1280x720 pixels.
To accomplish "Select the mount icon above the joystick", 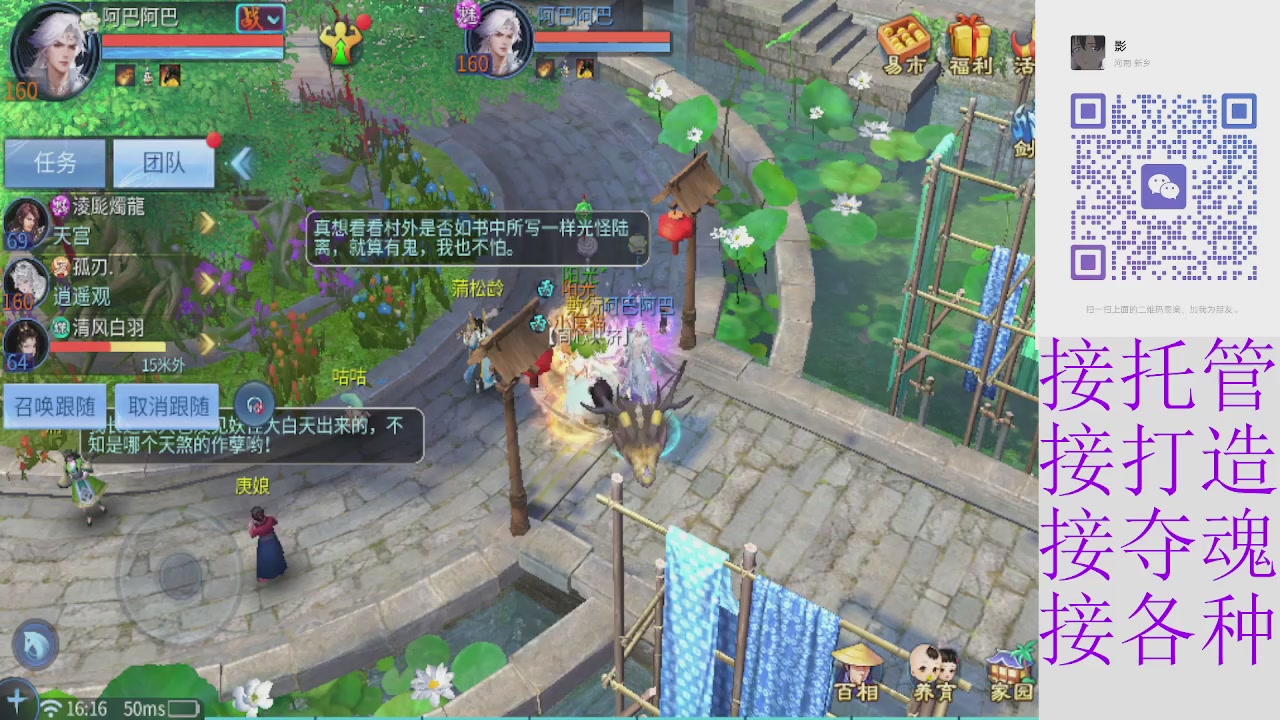I will tap(34, 644).
